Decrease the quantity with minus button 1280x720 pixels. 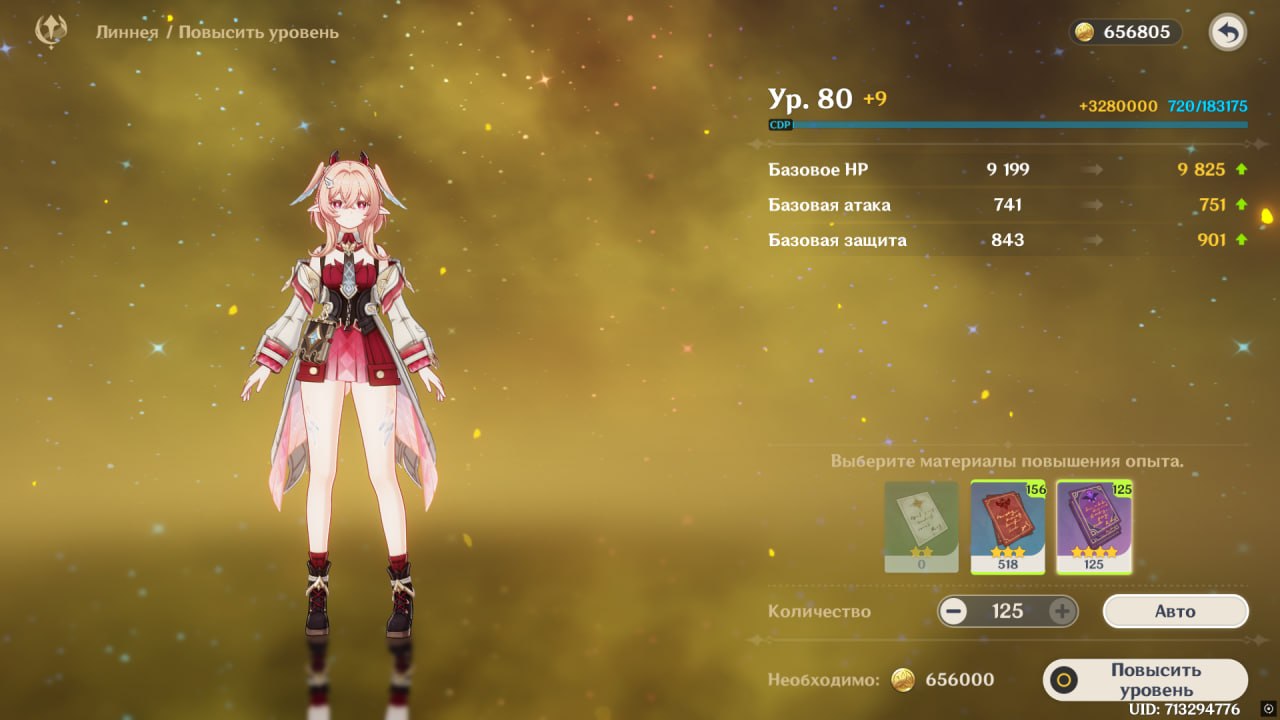pos(954,611)
